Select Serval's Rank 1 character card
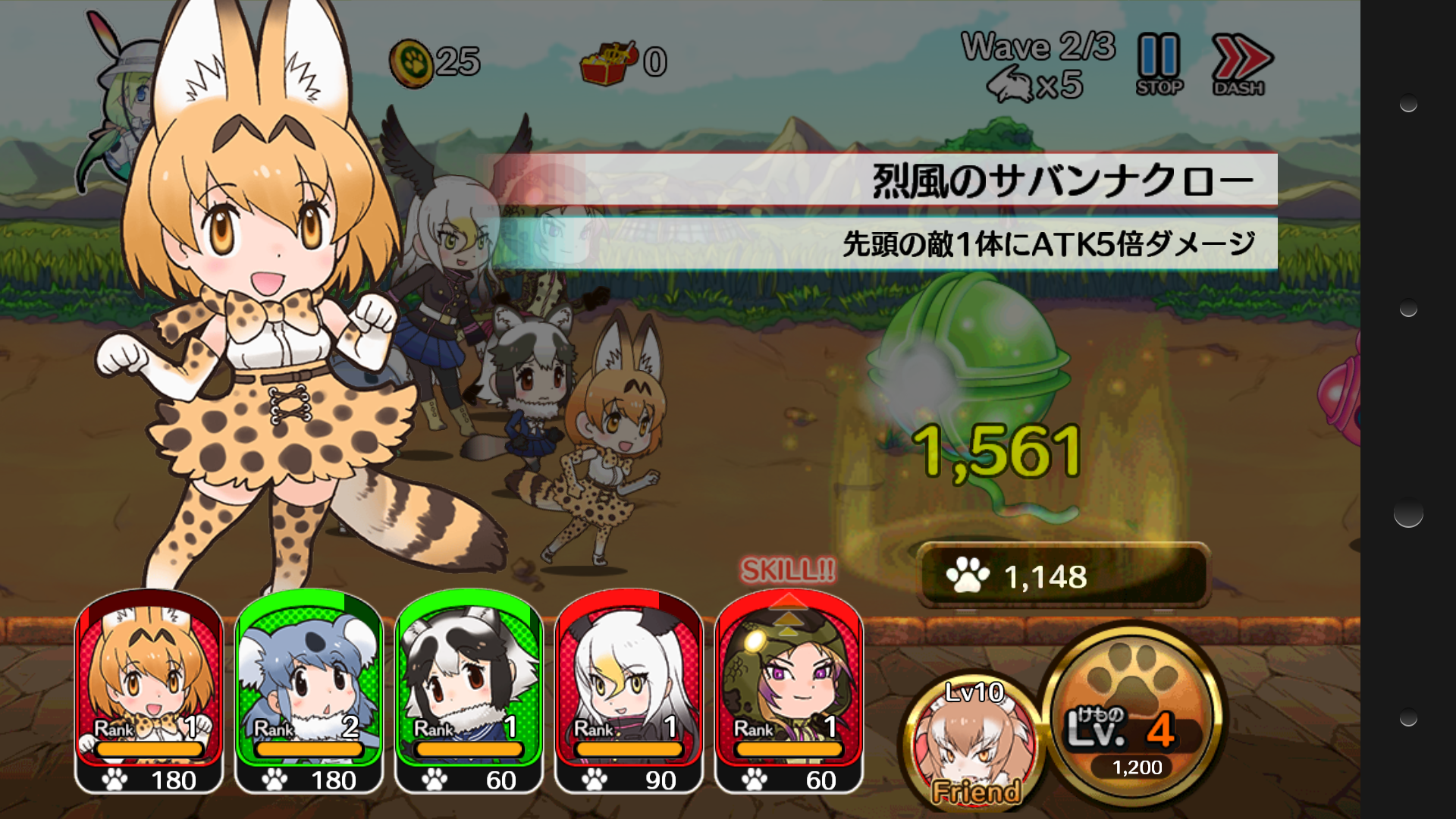The image size is (1456, 819). 149,694
